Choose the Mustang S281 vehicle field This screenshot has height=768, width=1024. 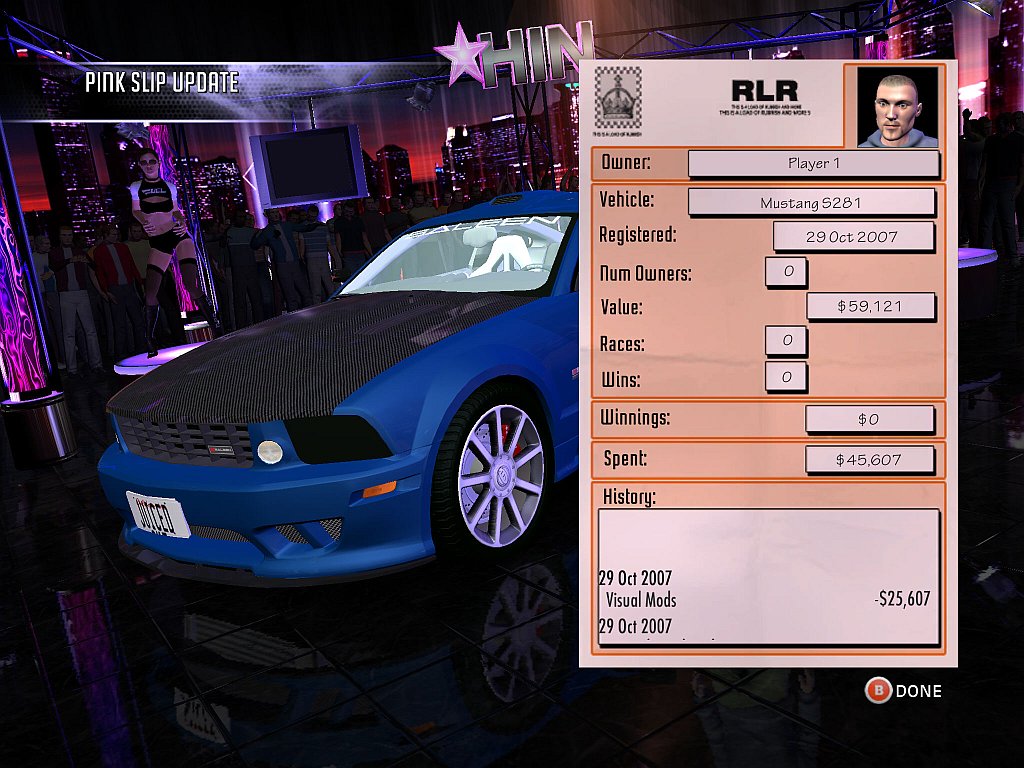click(x=811, y=202)
